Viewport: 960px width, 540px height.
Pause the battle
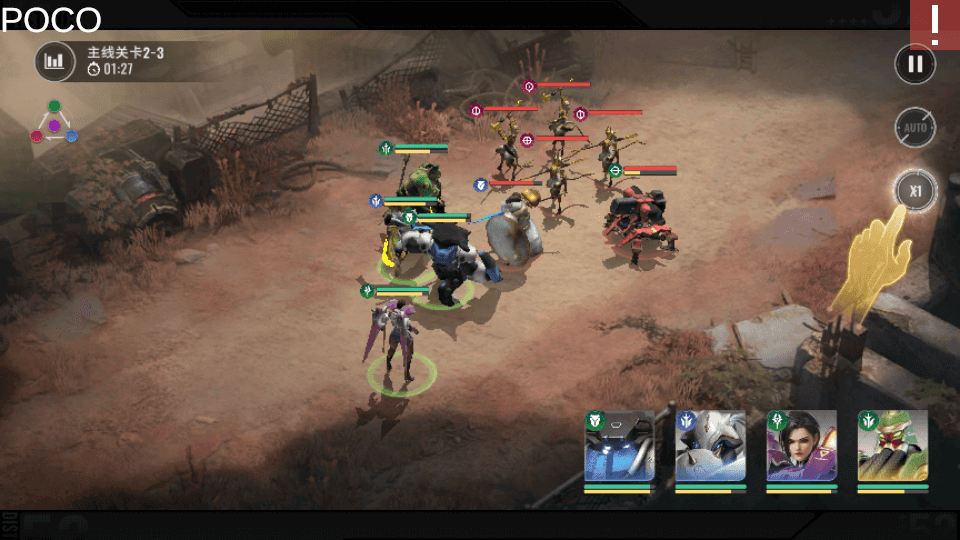pyautogui.click(x=914, y=65)
